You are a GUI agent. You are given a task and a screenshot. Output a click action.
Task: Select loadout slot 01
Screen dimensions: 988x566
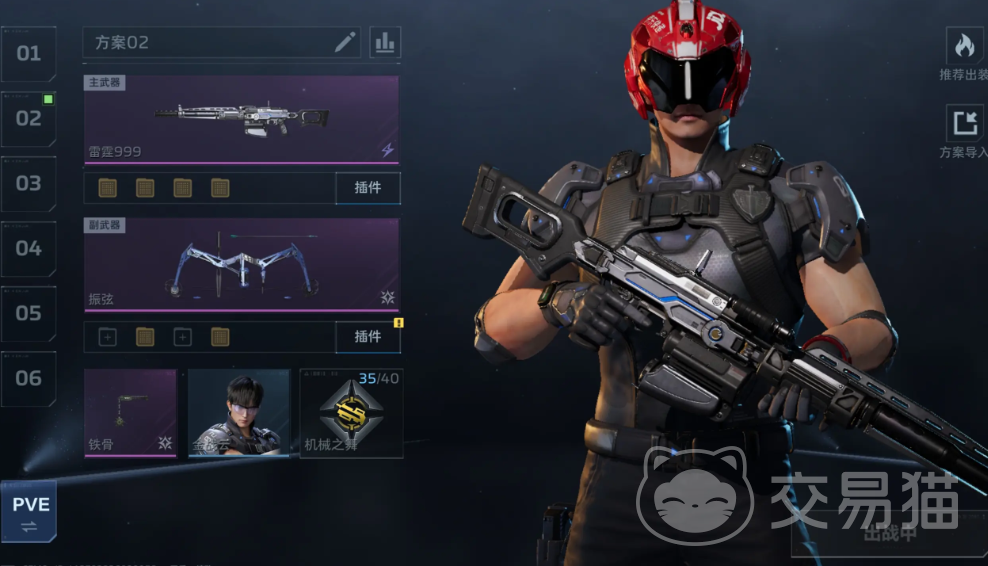click(x=28, y=53)
